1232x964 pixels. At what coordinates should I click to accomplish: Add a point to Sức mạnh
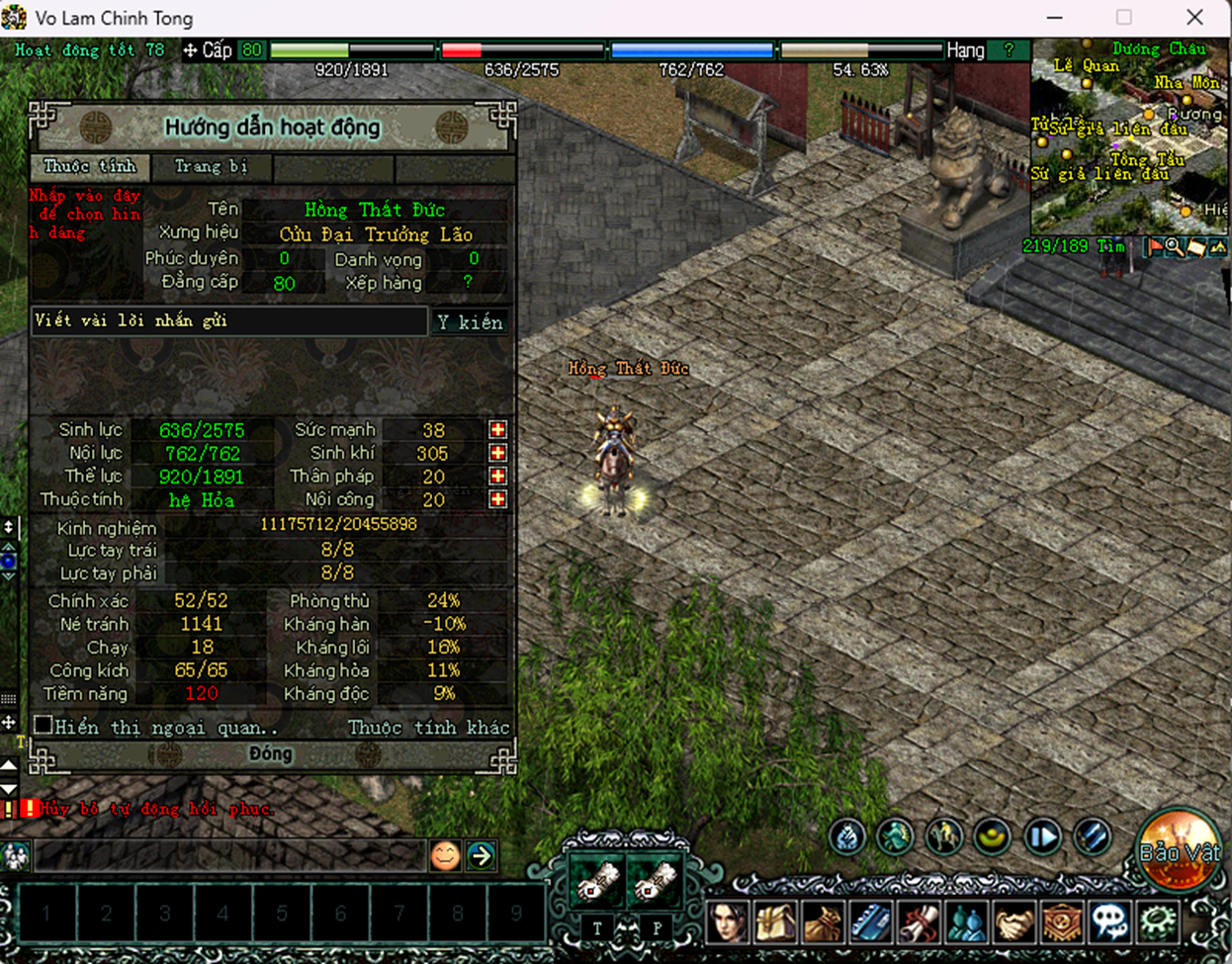click(497, 430)
